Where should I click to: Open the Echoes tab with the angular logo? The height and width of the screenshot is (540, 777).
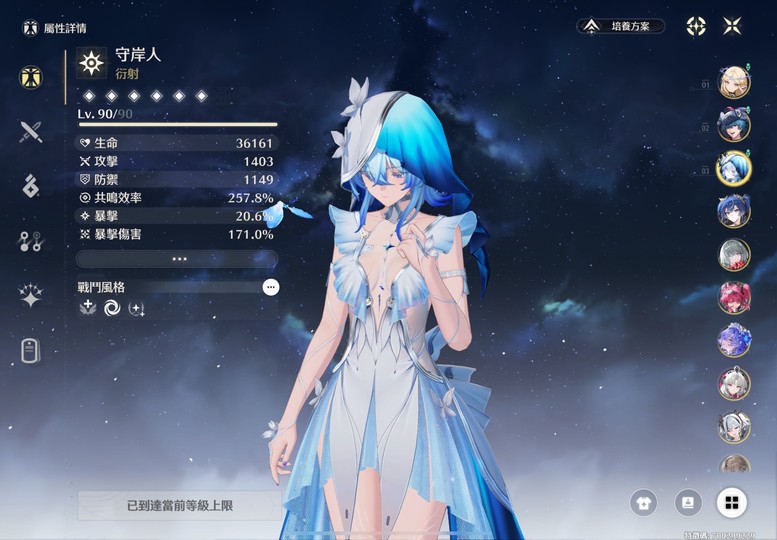click(31, 186)
